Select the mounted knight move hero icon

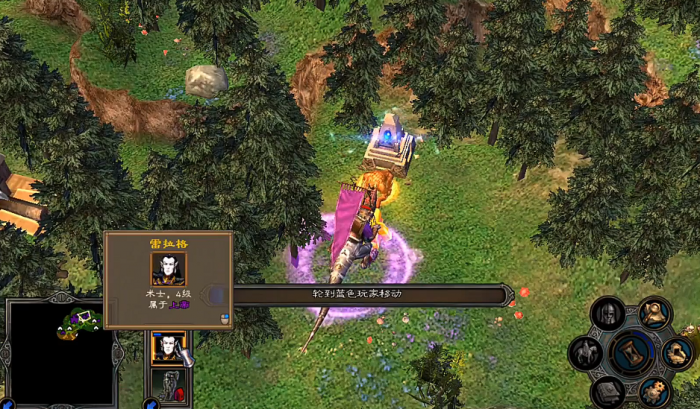[x=585, y=352]
